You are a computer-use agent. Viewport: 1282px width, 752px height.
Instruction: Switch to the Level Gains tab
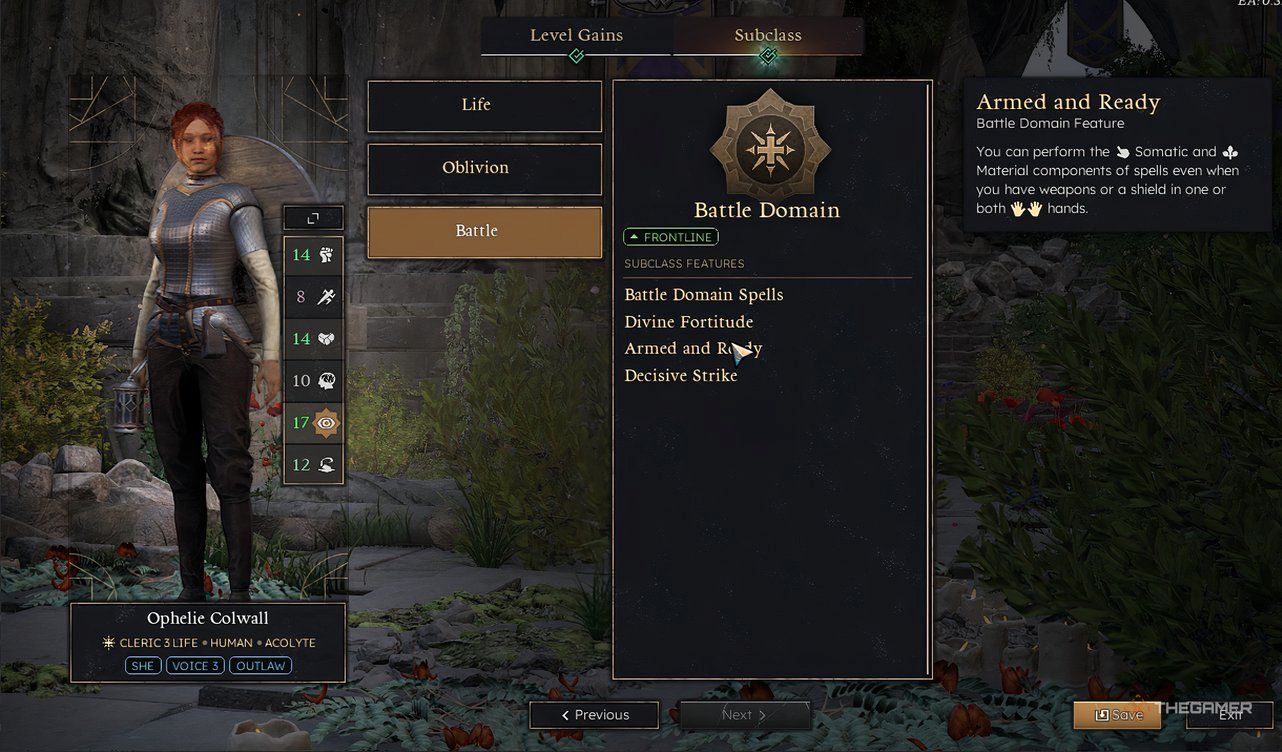pyautogui.click(x=576, y=36)
